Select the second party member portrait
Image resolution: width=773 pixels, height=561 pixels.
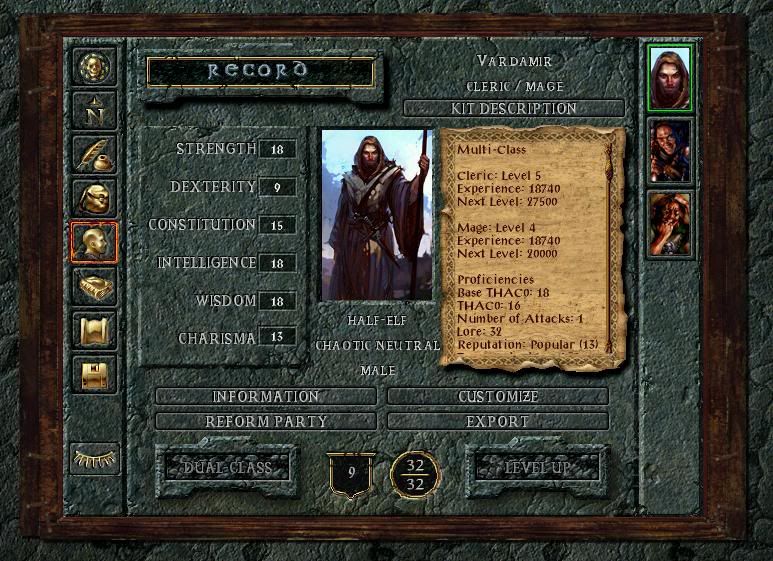click(x=669, y=150)
